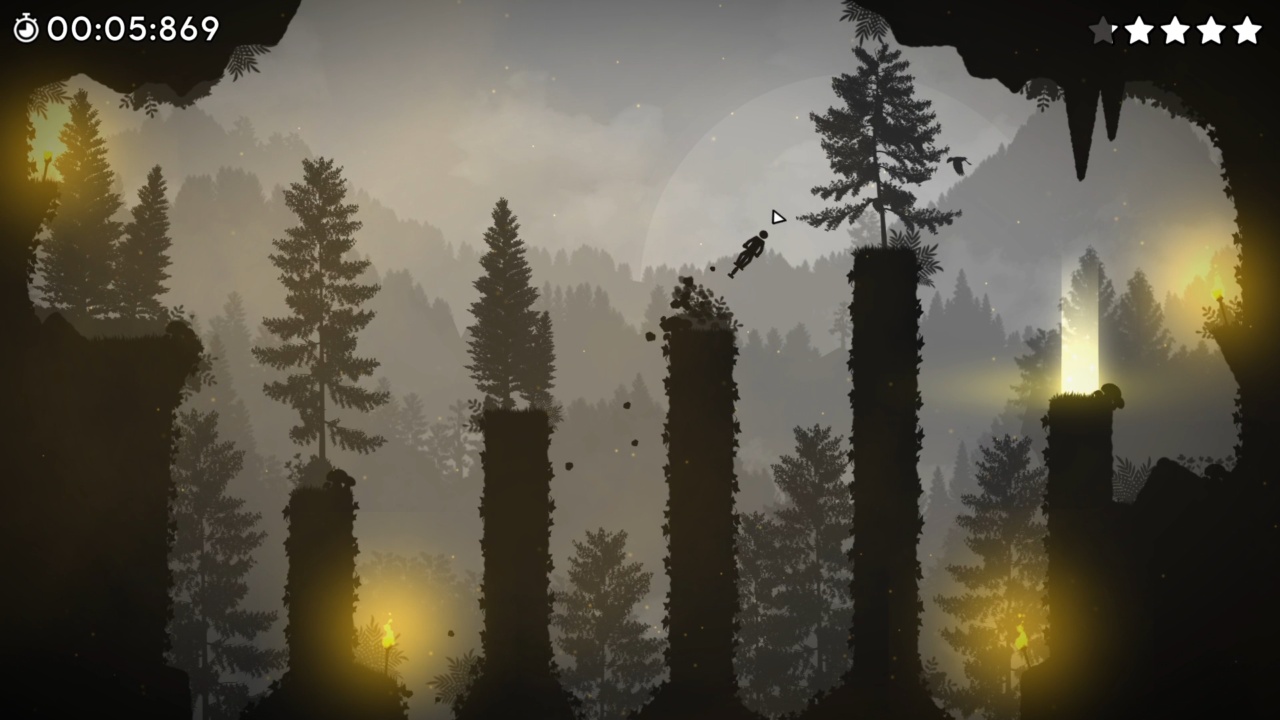Select the fourth star at top right
1280x720 pixels.
[1211, 31]
